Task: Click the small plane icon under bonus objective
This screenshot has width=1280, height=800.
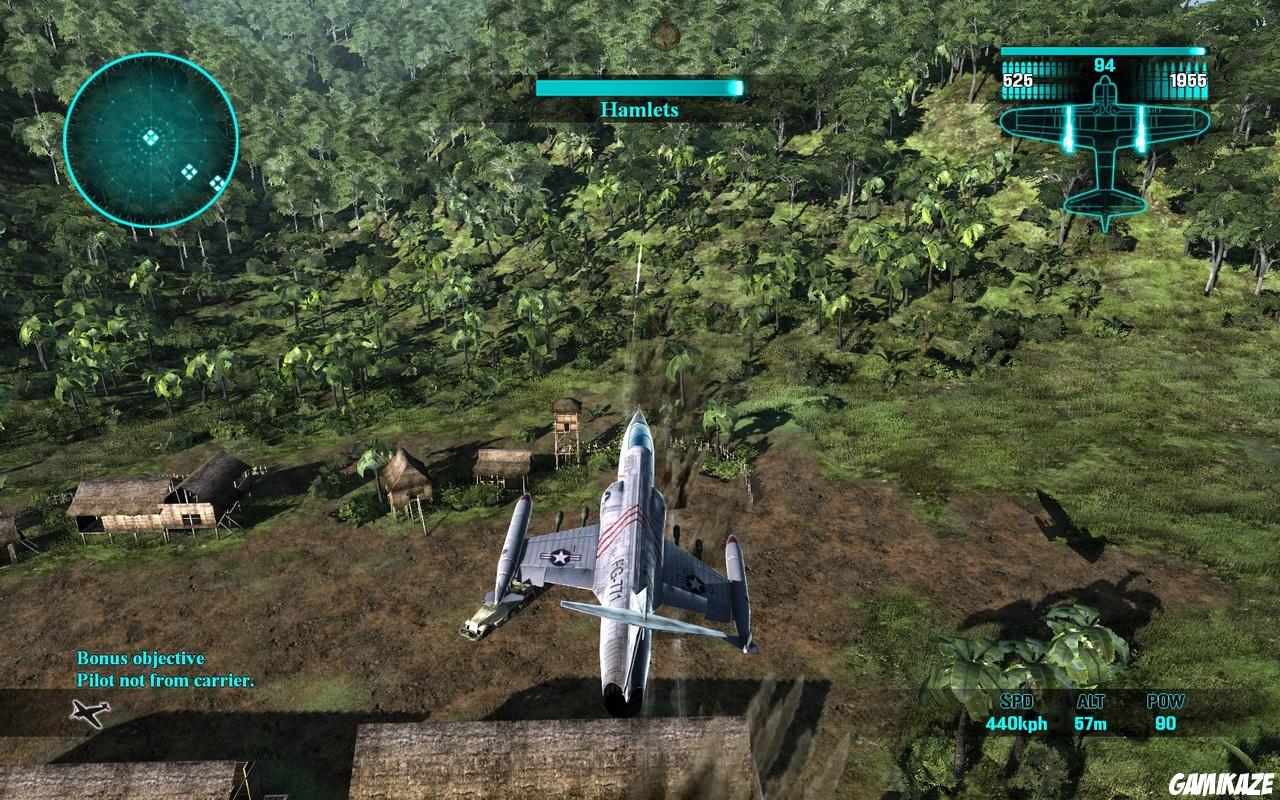Action: click(x=90, y=712)
